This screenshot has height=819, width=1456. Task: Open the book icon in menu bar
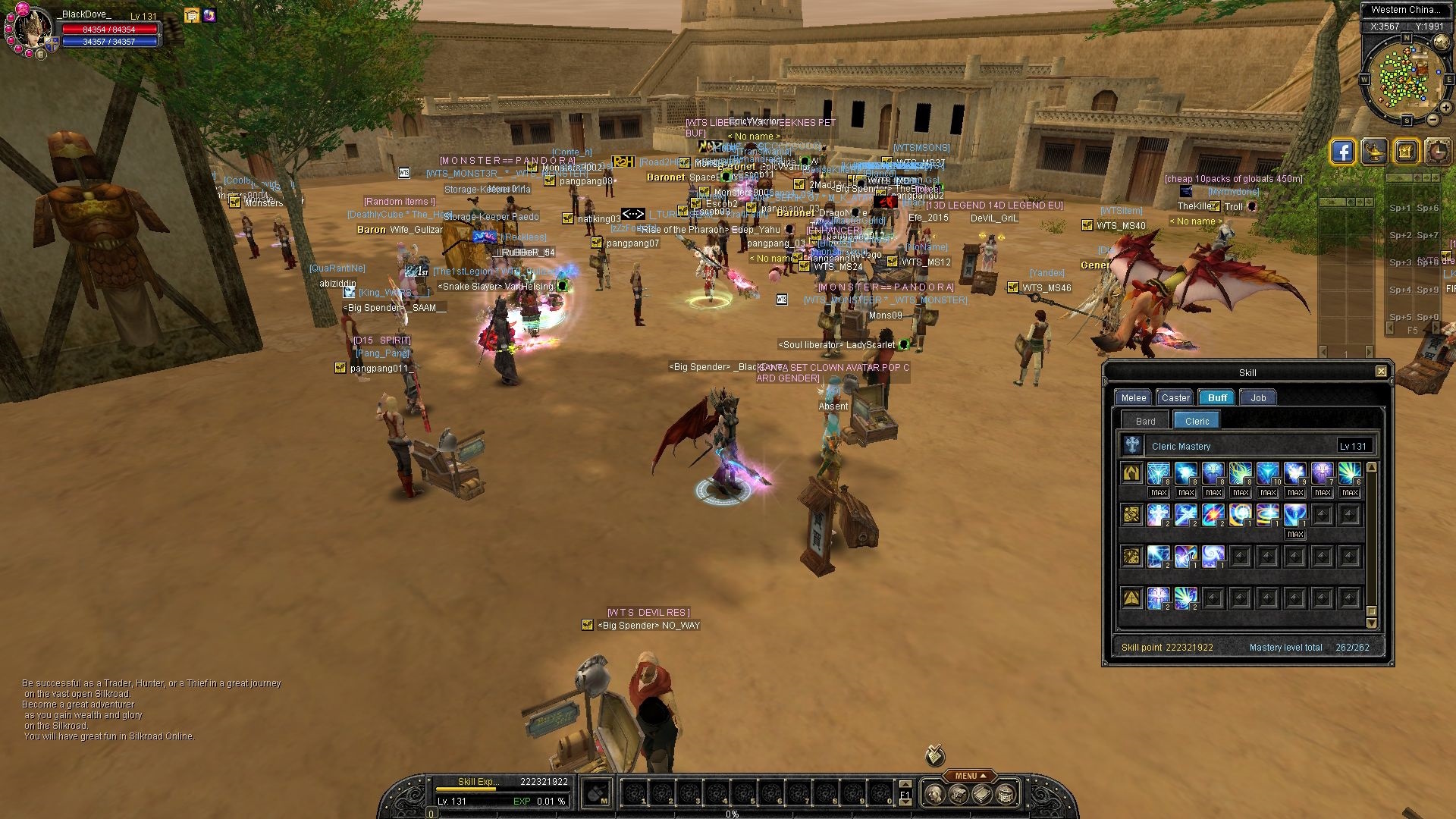pyautogui.click(x=982, y=794)
